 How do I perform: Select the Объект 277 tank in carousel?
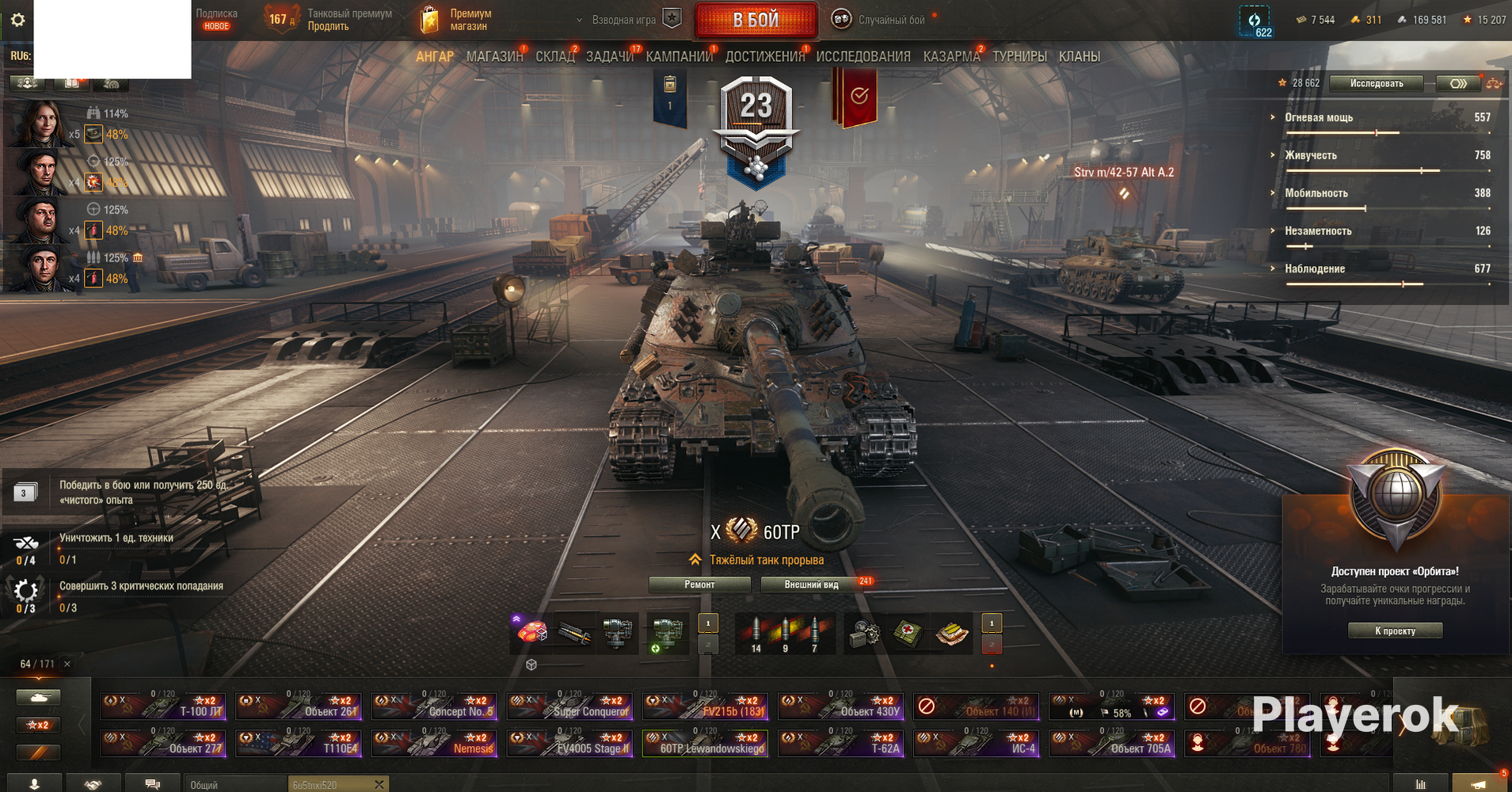pyautogui.click(x=163, y=744)
